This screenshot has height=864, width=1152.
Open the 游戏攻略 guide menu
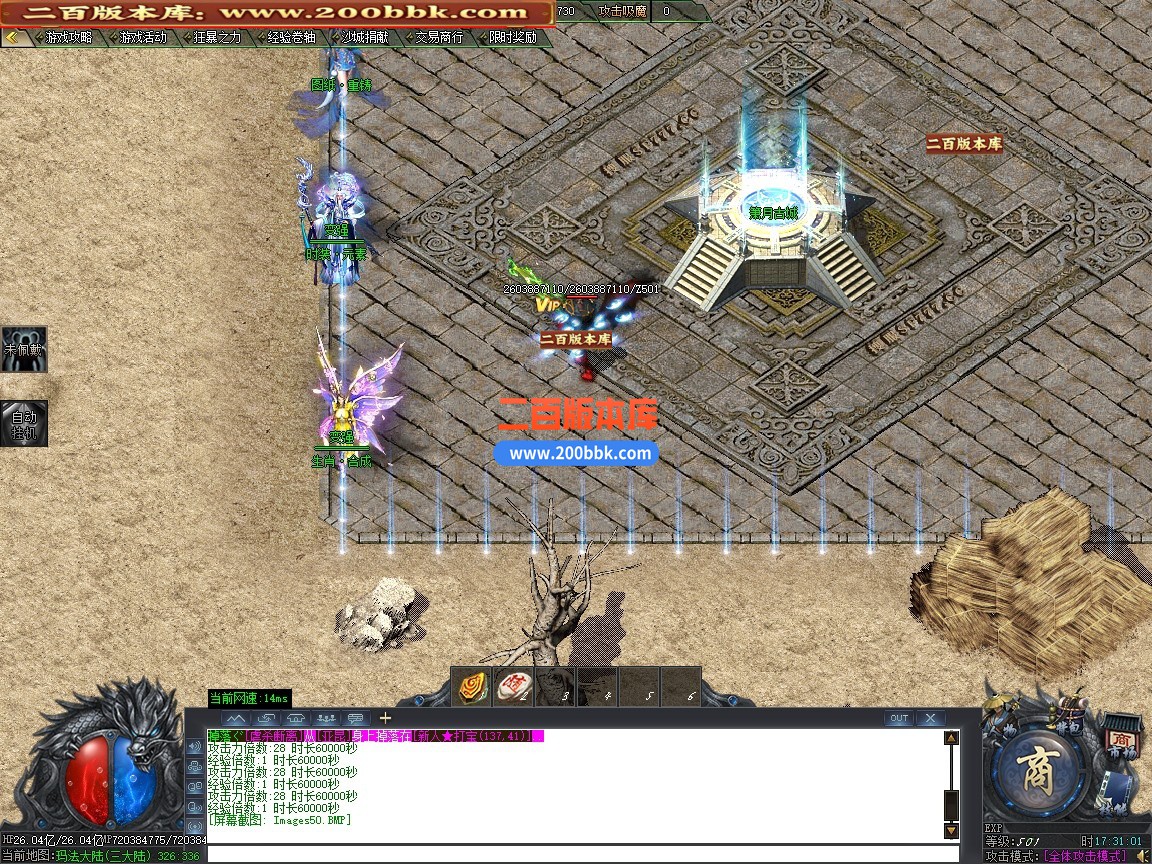point(68,38)
